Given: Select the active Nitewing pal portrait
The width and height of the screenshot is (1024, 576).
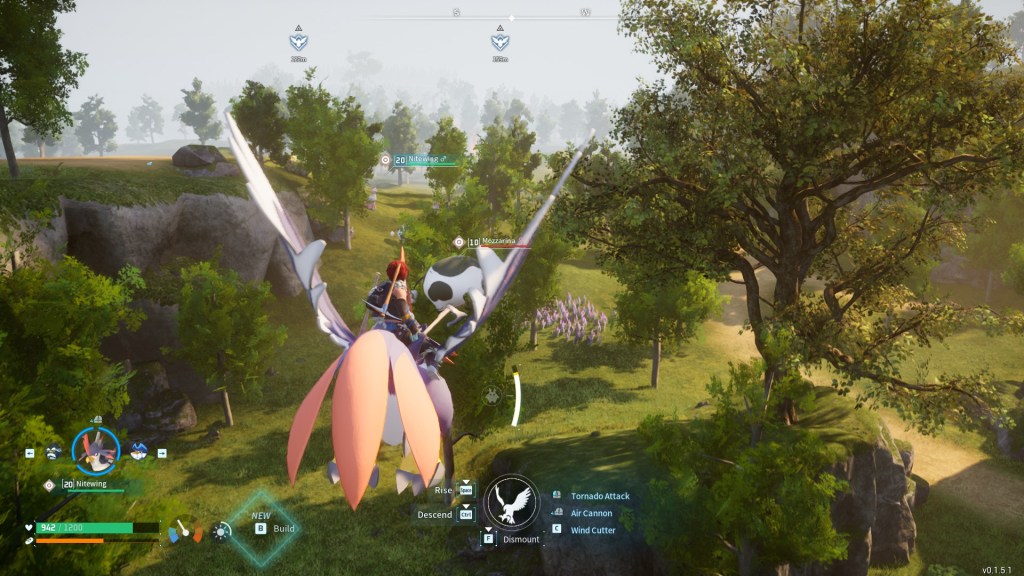Looking at the screenshot, I should point(96,451).
